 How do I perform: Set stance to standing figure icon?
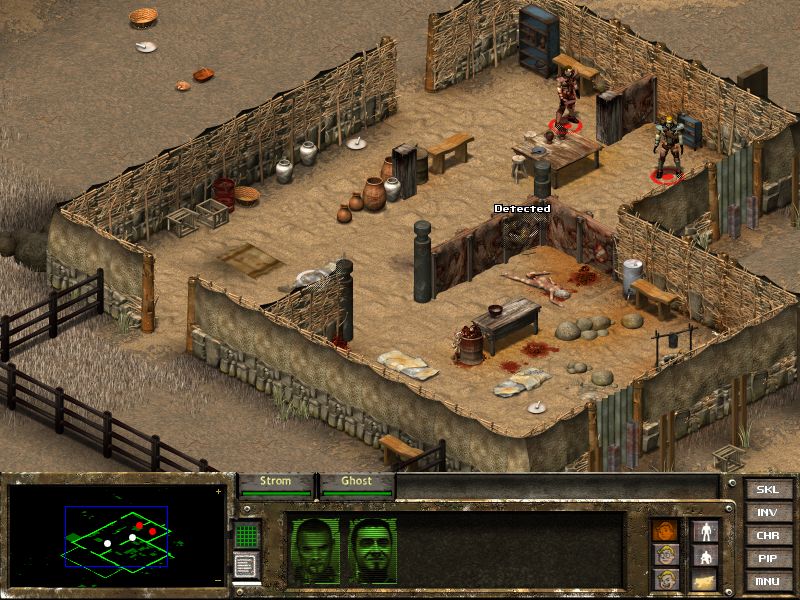[x=705, y=530]
